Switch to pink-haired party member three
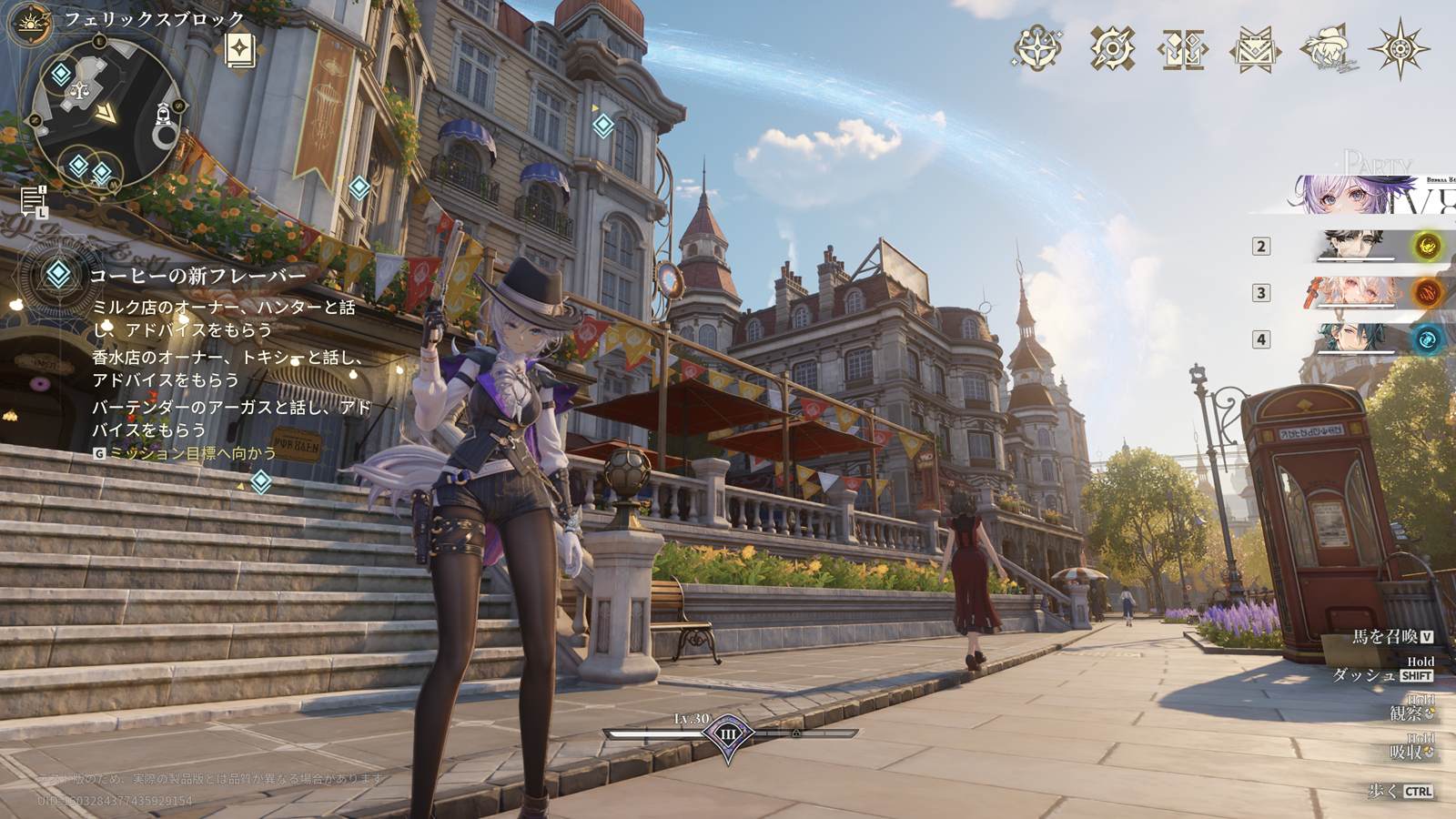 pyautogui.click(x=1356, y=292)
